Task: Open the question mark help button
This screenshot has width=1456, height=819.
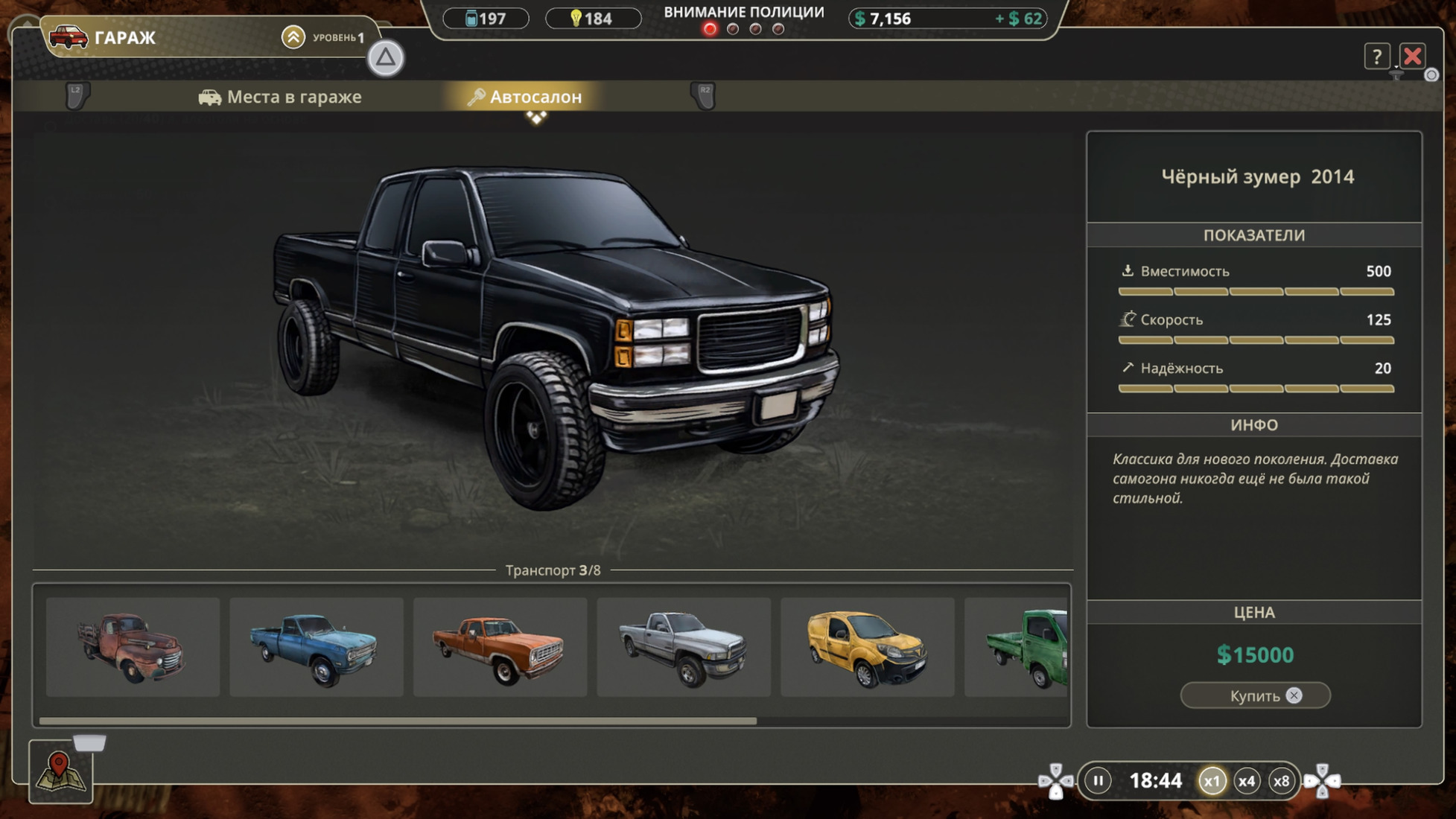Action: 1376,57
